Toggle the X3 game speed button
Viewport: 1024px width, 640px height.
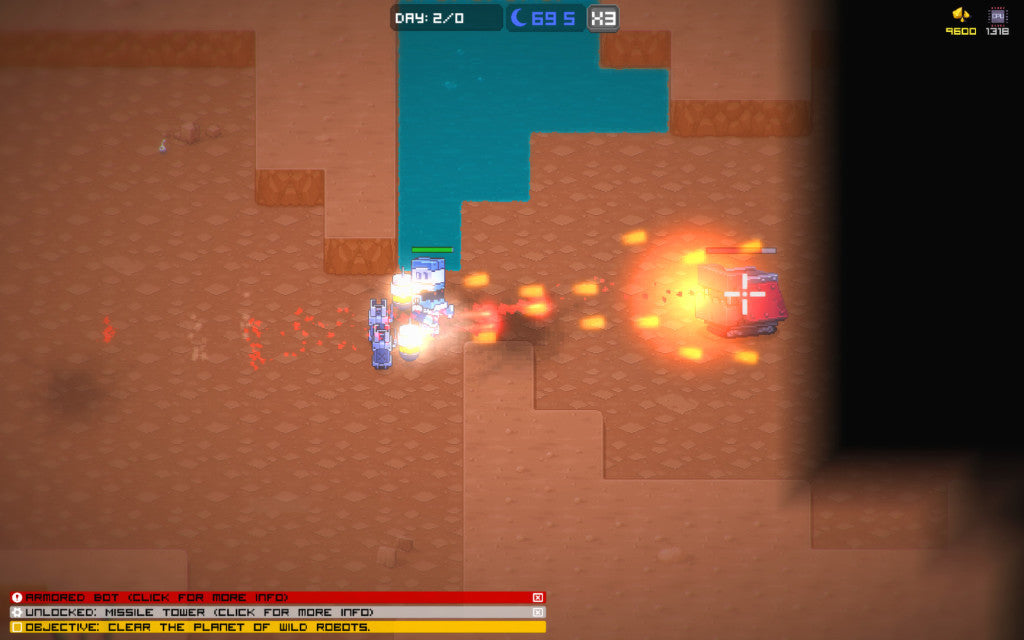(x=602, y=18)
